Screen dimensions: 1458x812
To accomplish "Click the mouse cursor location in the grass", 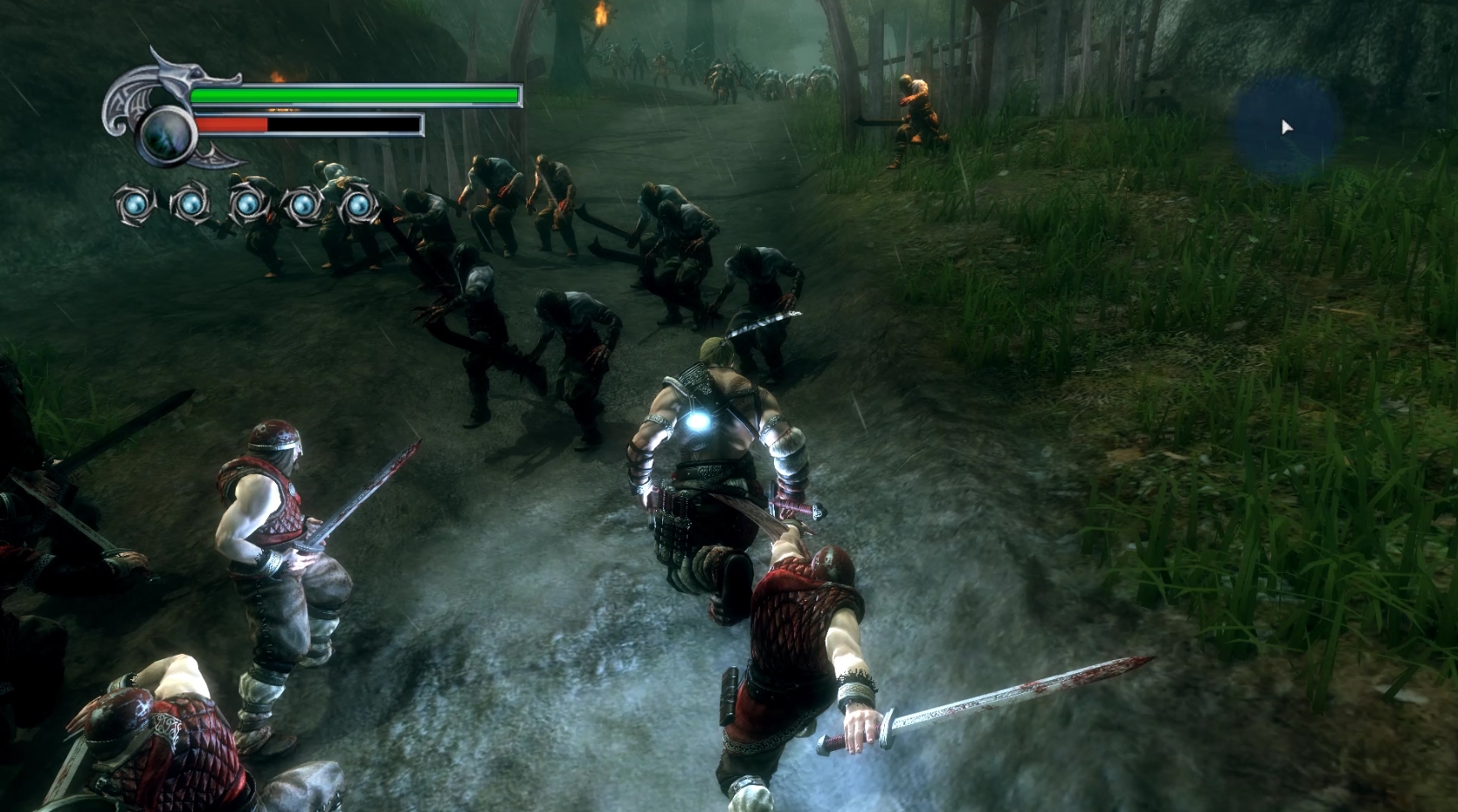I will [x=1287, y=126].
